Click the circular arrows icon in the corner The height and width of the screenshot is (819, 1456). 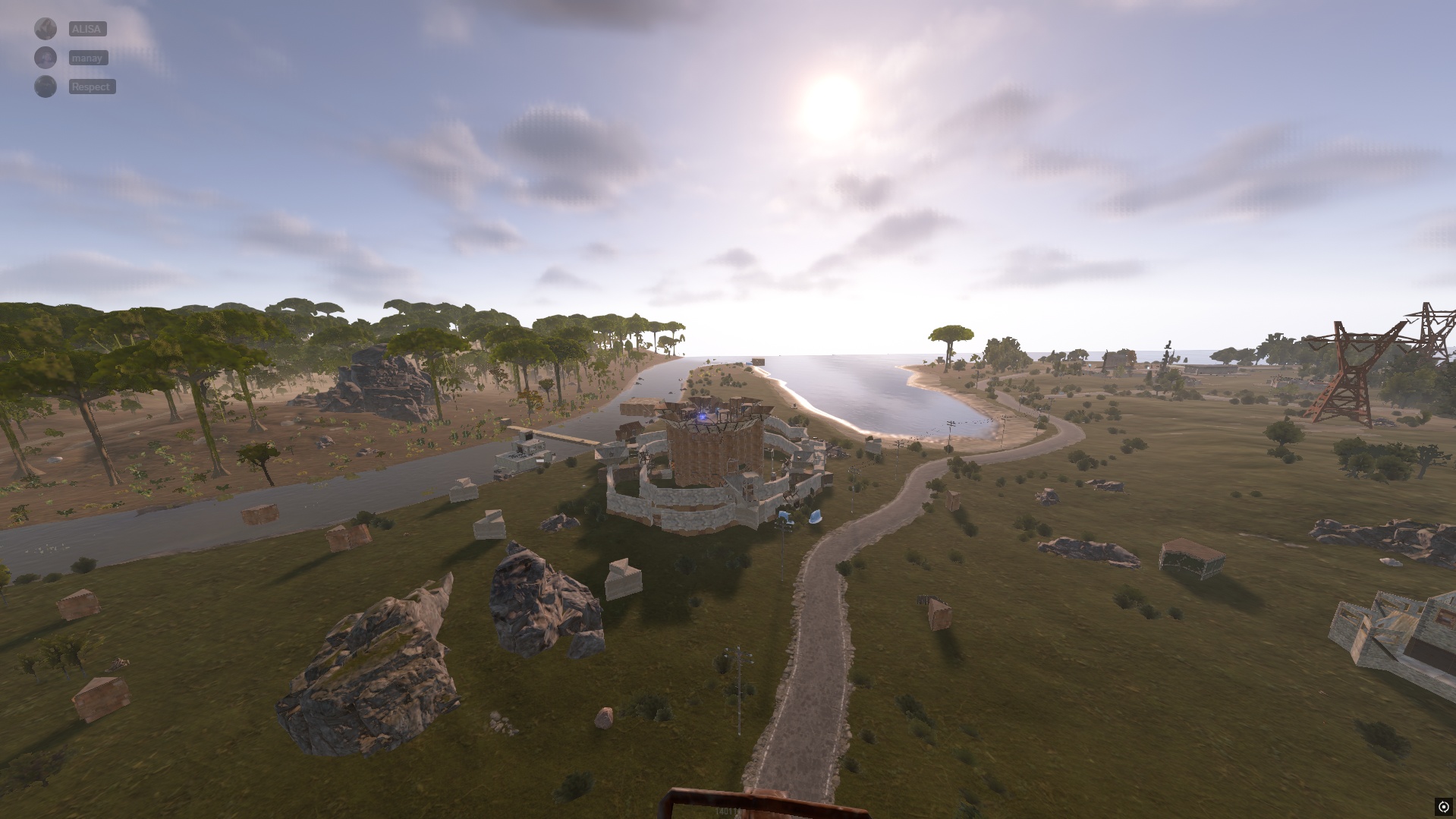tap(1443, 807)
